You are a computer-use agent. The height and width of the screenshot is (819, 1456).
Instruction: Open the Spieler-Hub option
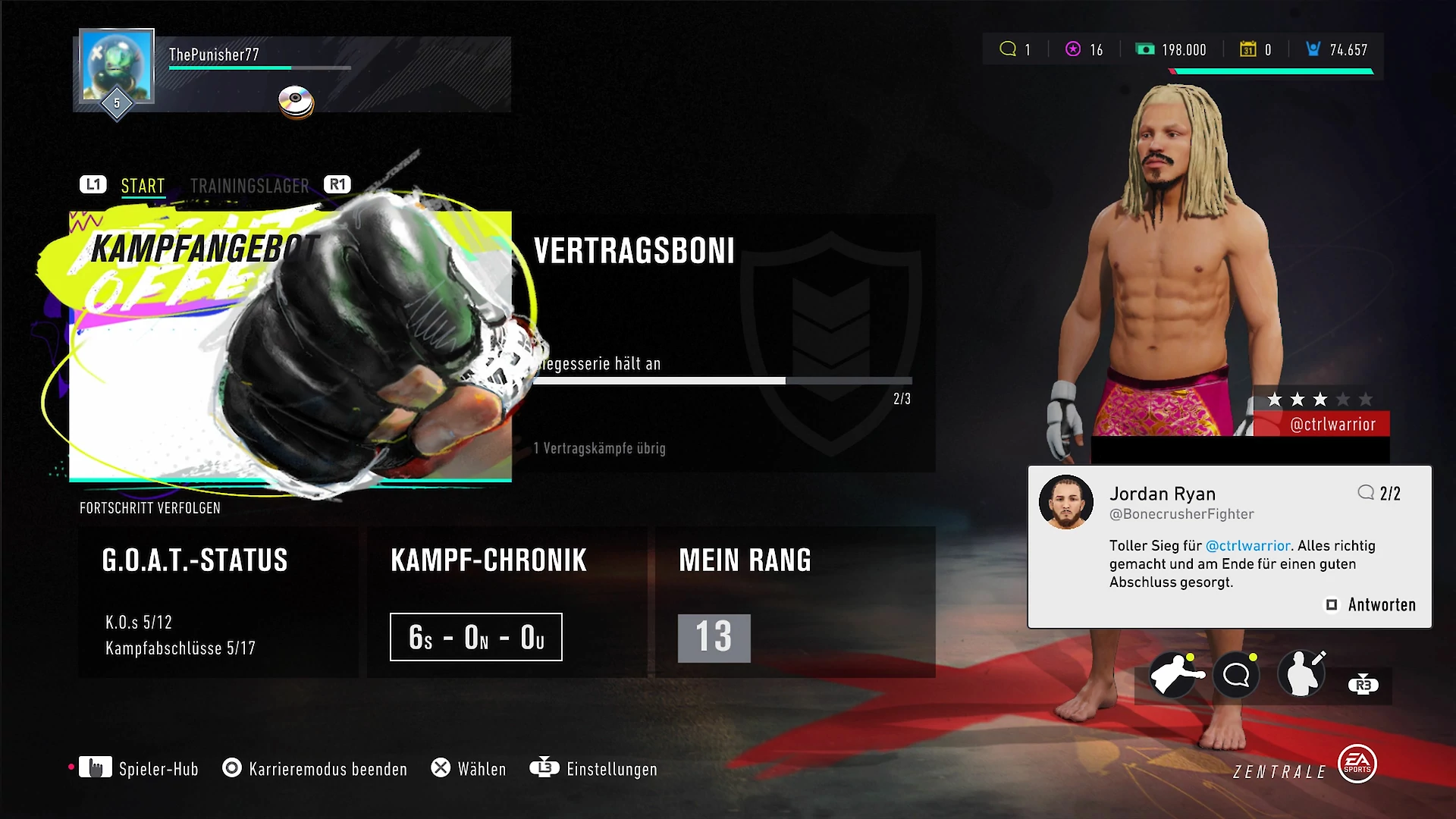click(139, 769)
